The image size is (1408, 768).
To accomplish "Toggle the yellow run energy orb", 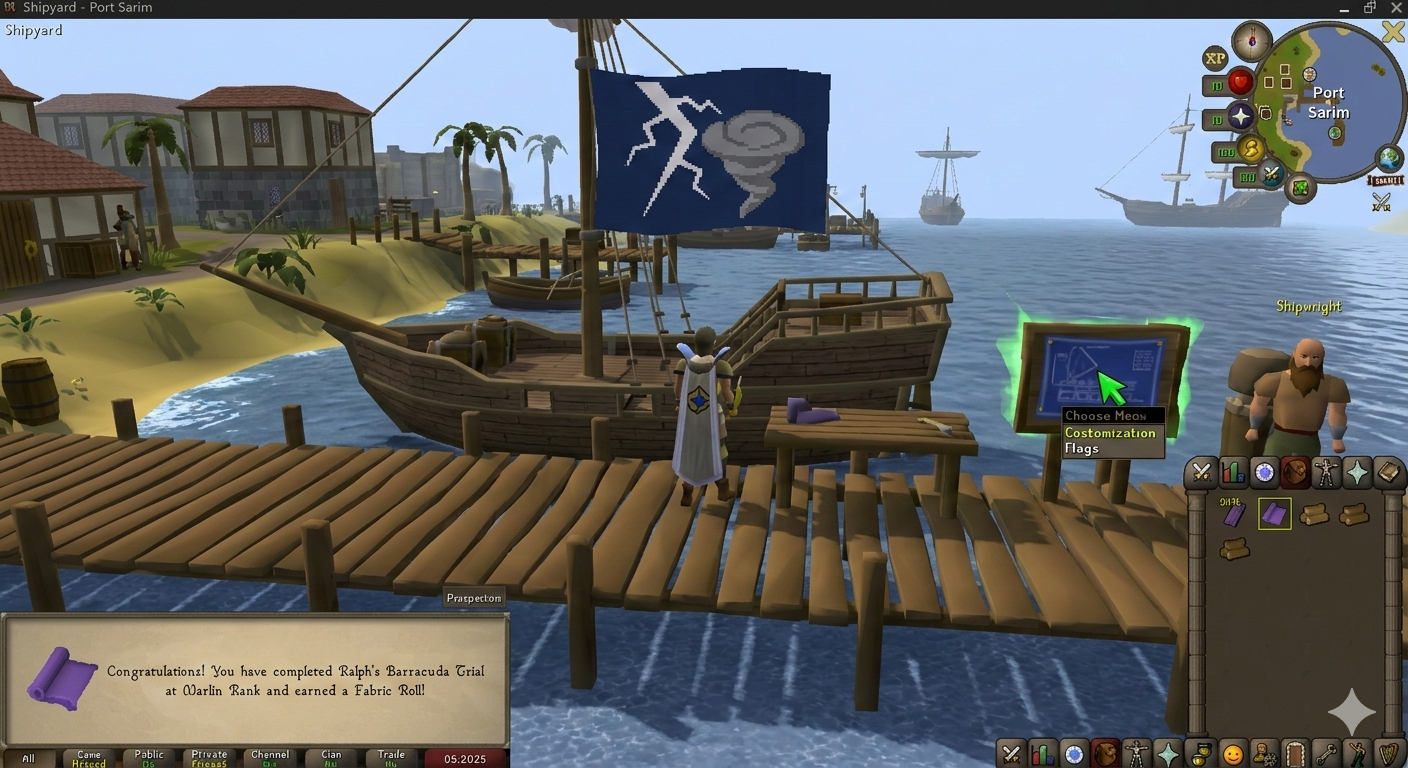I will click(1251, 150).
